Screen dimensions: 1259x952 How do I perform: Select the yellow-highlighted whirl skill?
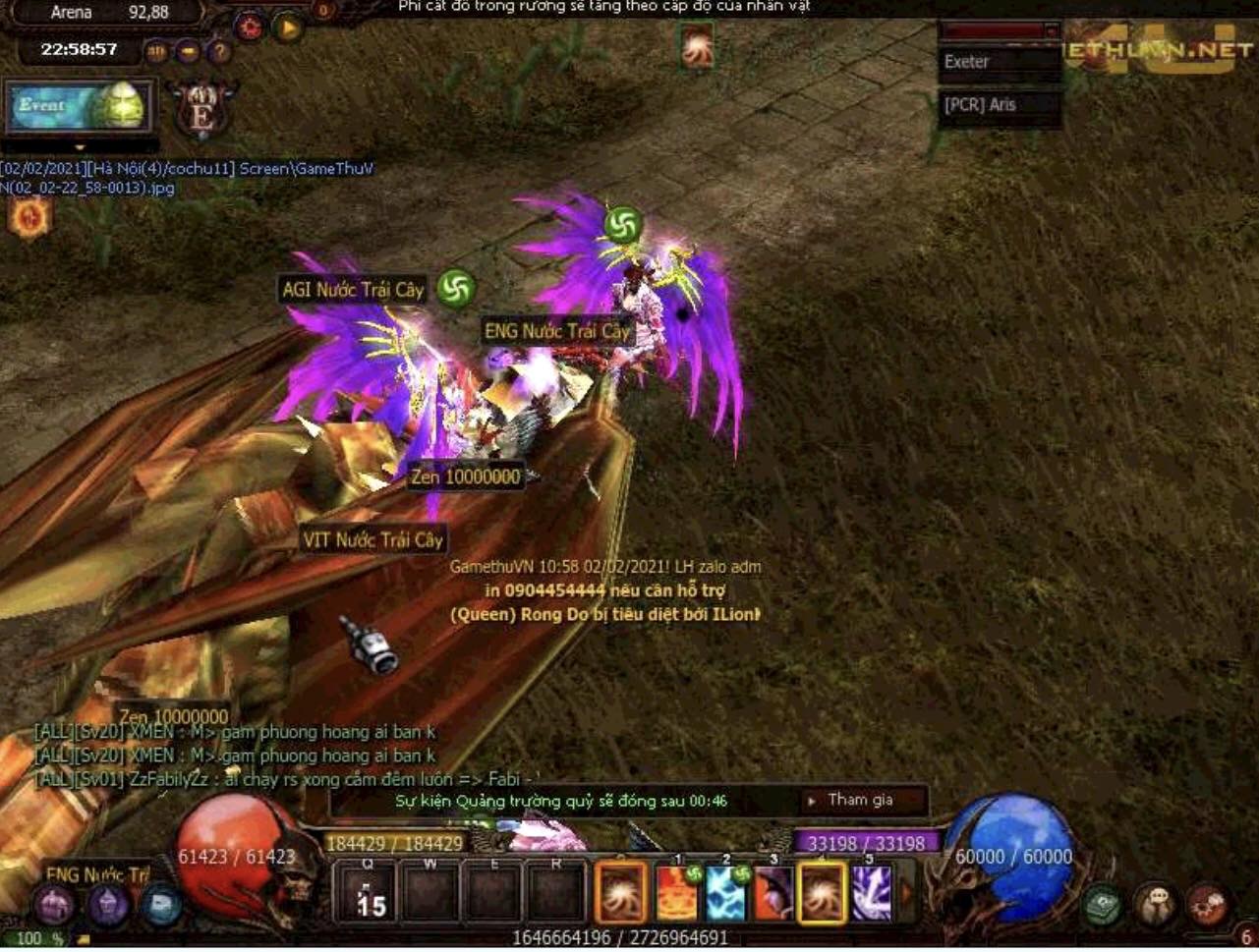point(822,893)
